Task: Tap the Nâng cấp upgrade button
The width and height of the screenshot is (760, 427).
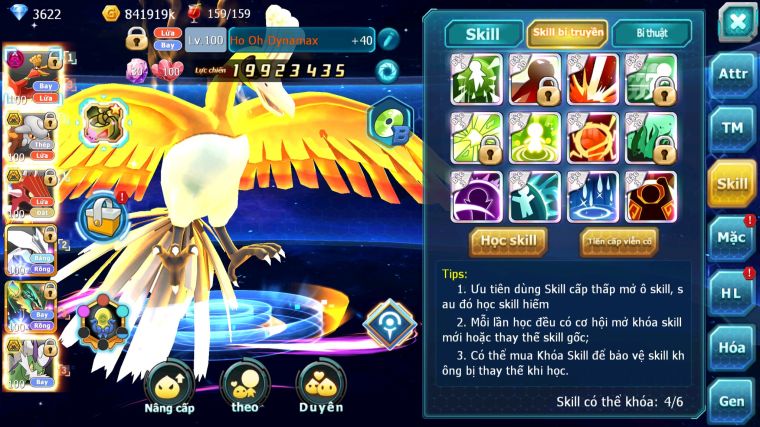Action: click(169, 388)
